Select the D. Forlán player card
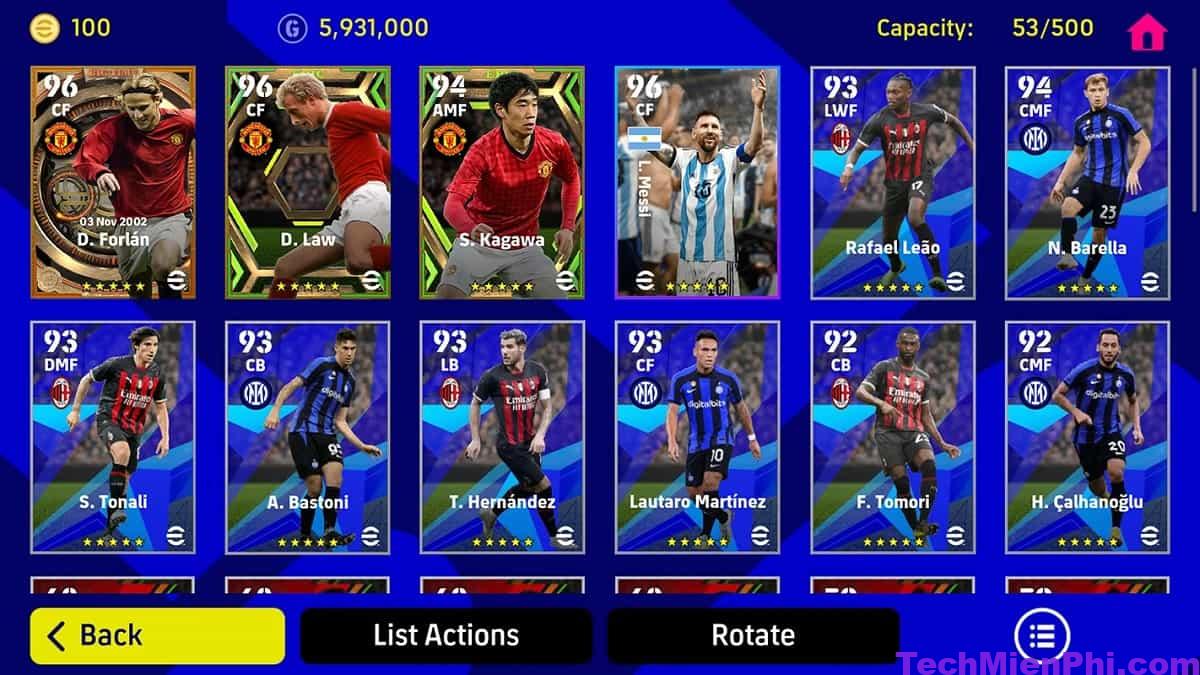This screenshot has width=1200, height=675. coord(113,182)
